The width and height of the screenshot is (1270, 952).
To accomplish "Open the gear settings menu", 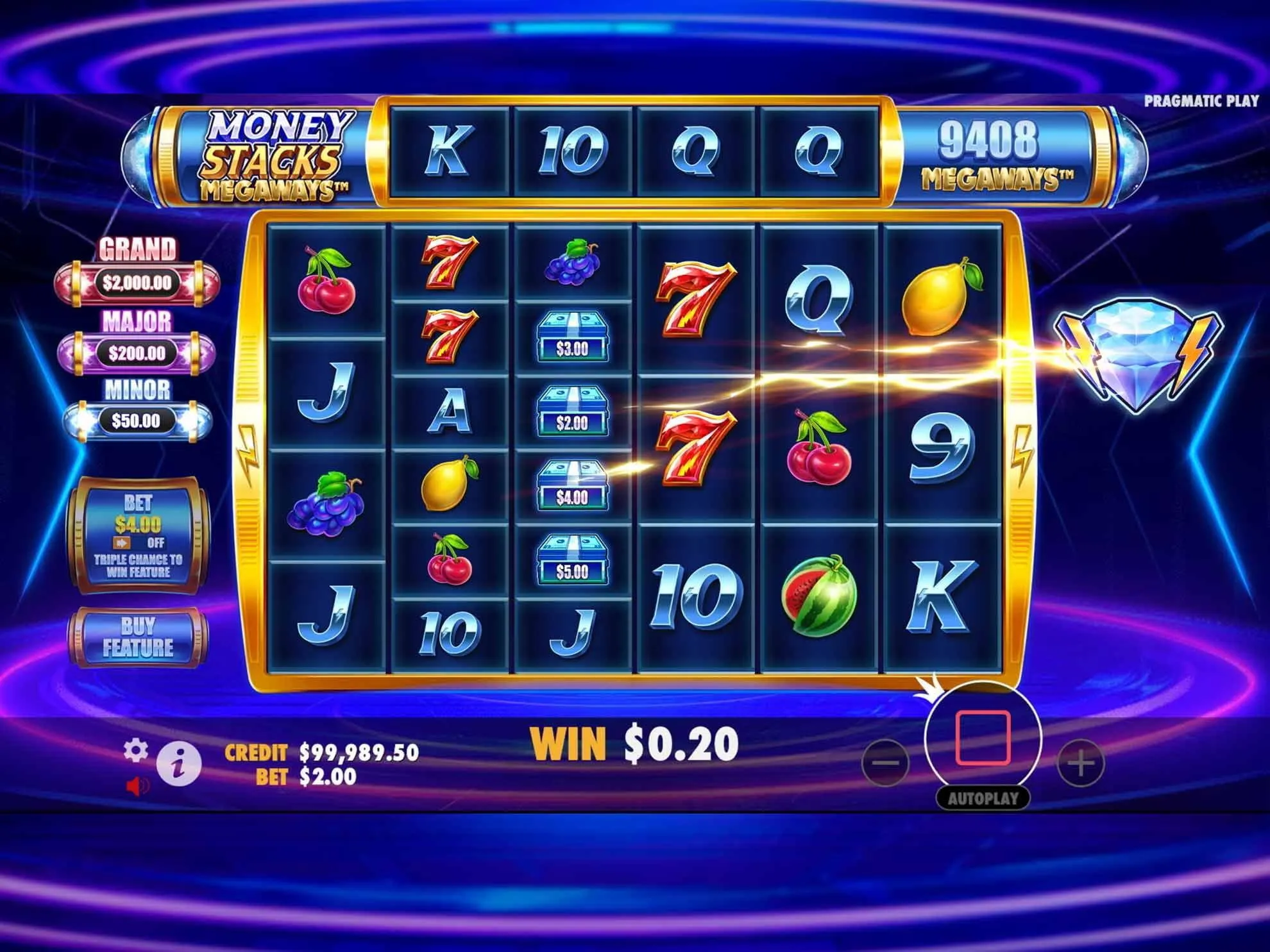I will click(x=135, y=750).
